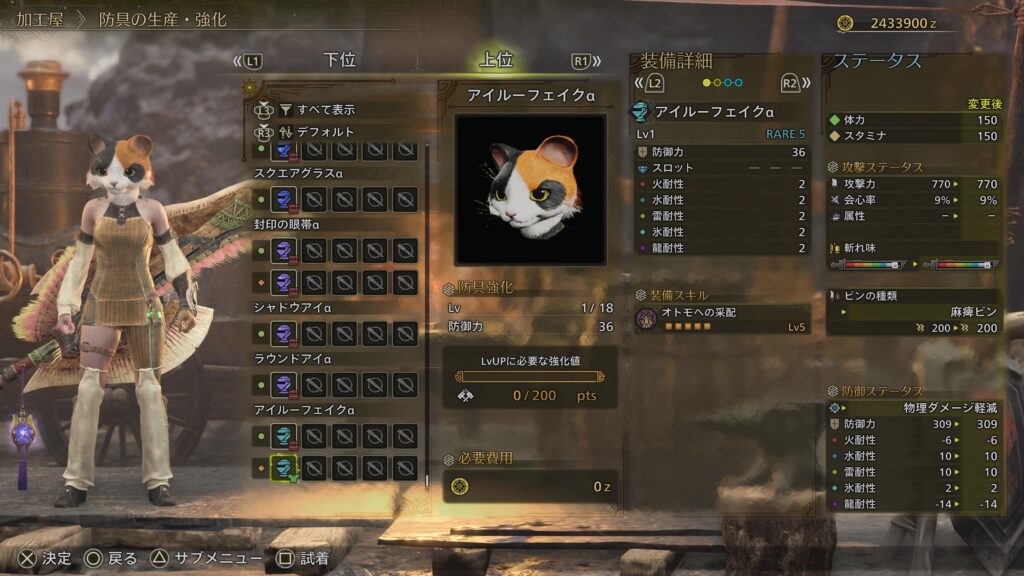Click the calico cat head preview image
Viewport: 1024px width, 576px height.
click(530, 189)
